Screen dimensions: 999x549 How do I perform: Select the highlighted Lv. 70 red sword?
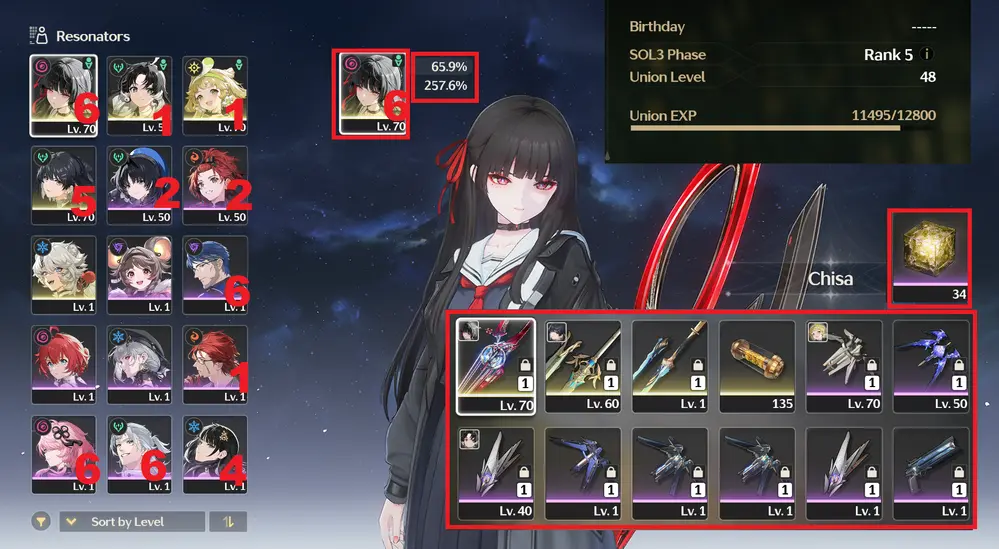496,366
